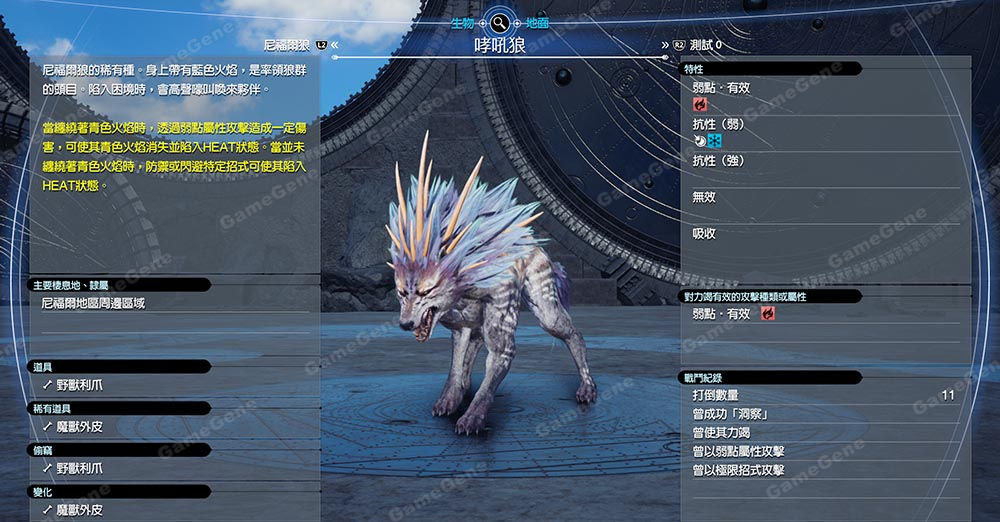Image resolution: width=1000 pixels, height=522 pixels.
Task: Click the ice resistance icon under 抗性(弱)
Action: click(x=714, y=141)
